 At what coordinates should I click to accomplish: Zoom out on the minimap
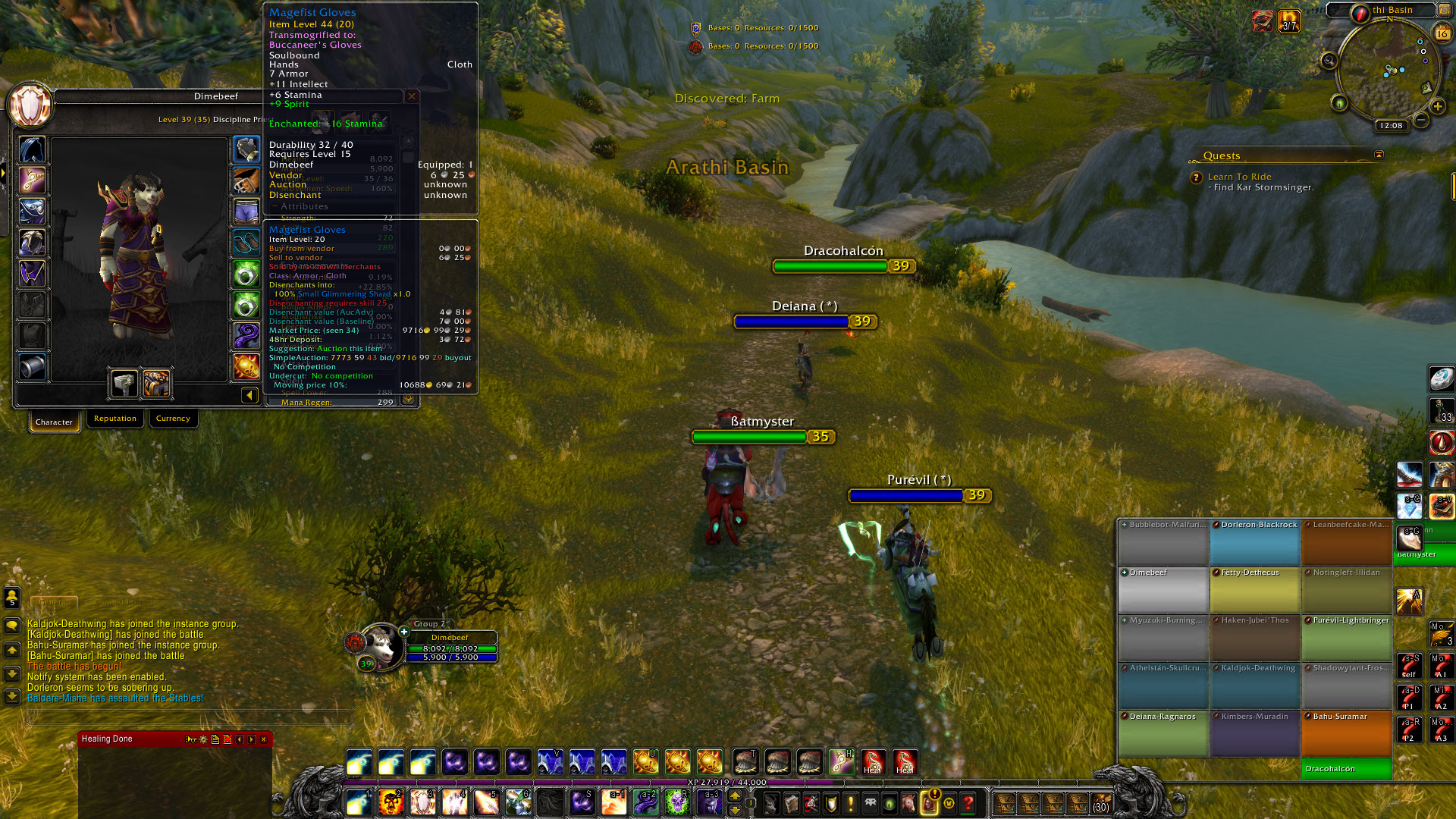pyautogui.click(x=1421, y=121)
